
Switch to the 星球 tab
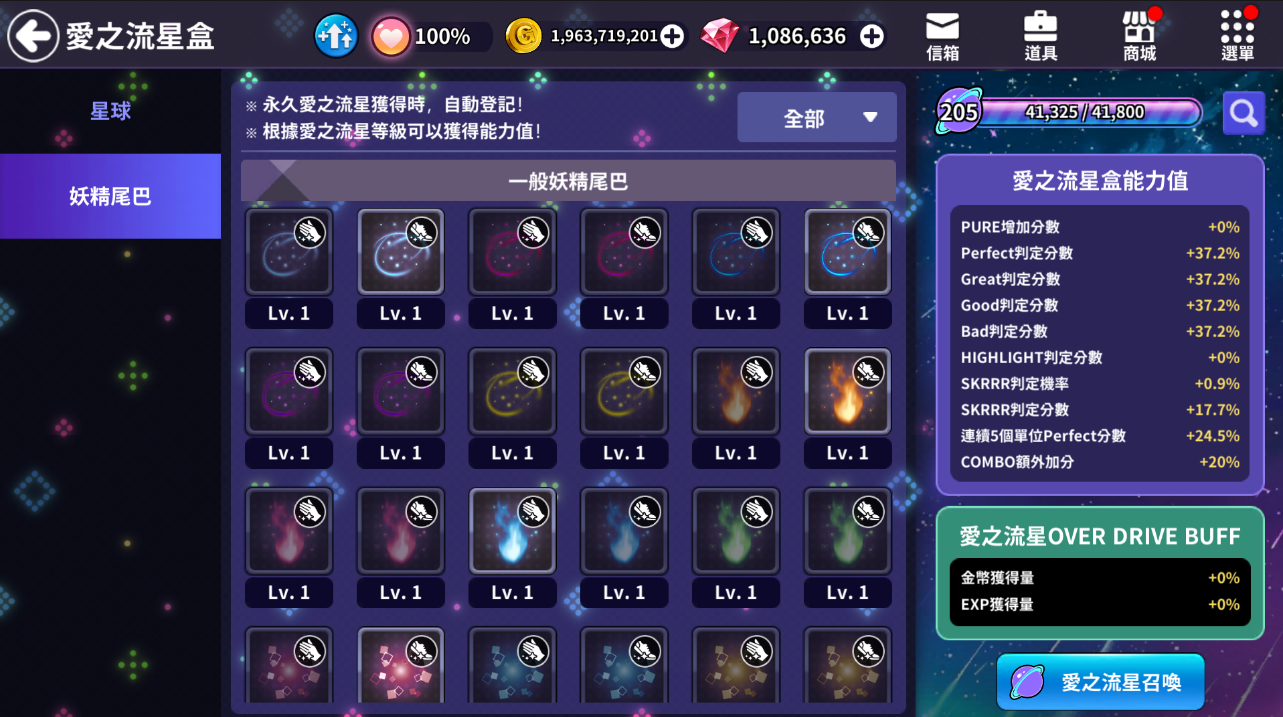coord(110,111)
